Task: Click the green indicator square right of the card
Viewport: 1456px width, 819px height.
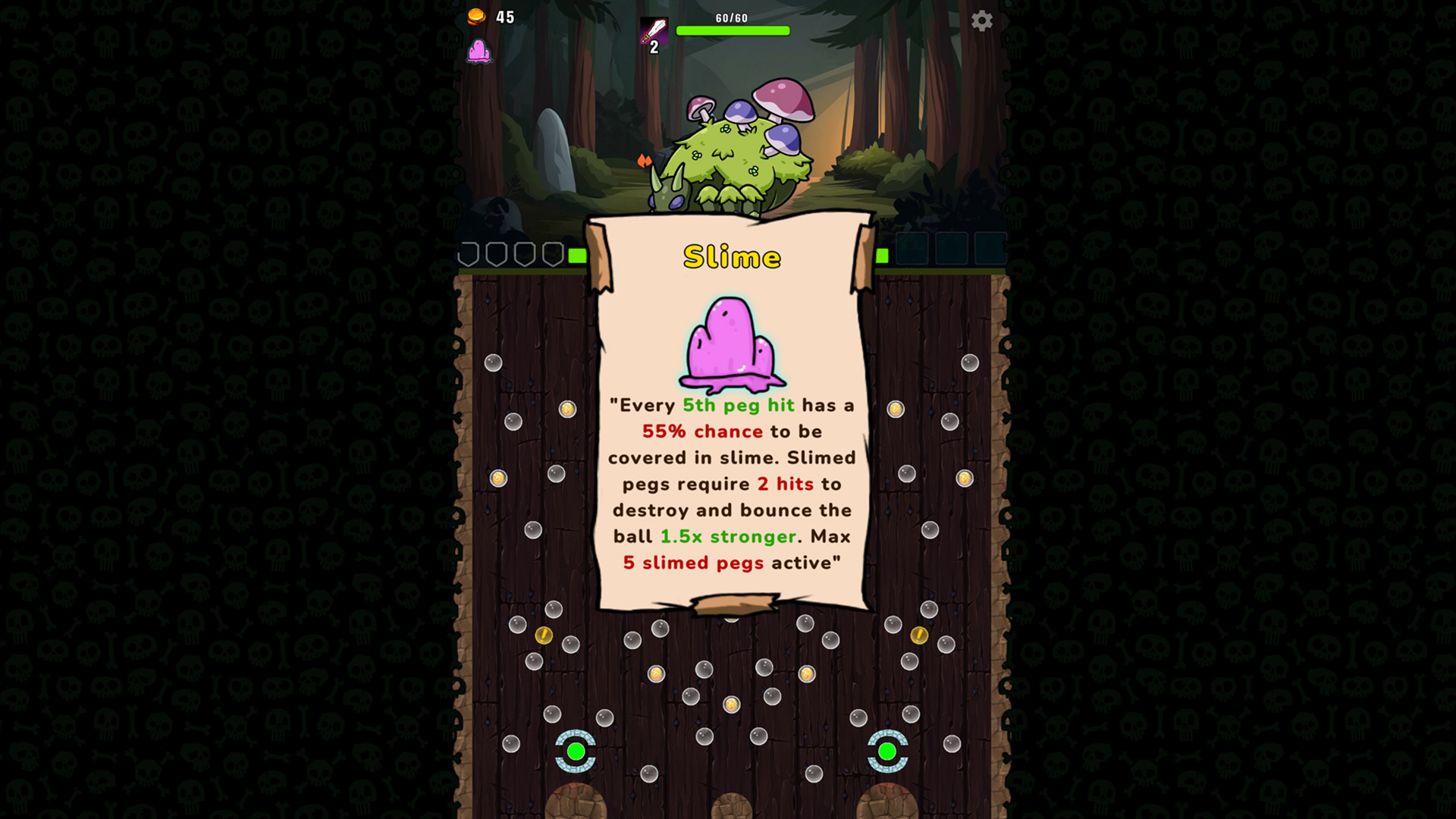Action: 882,255
